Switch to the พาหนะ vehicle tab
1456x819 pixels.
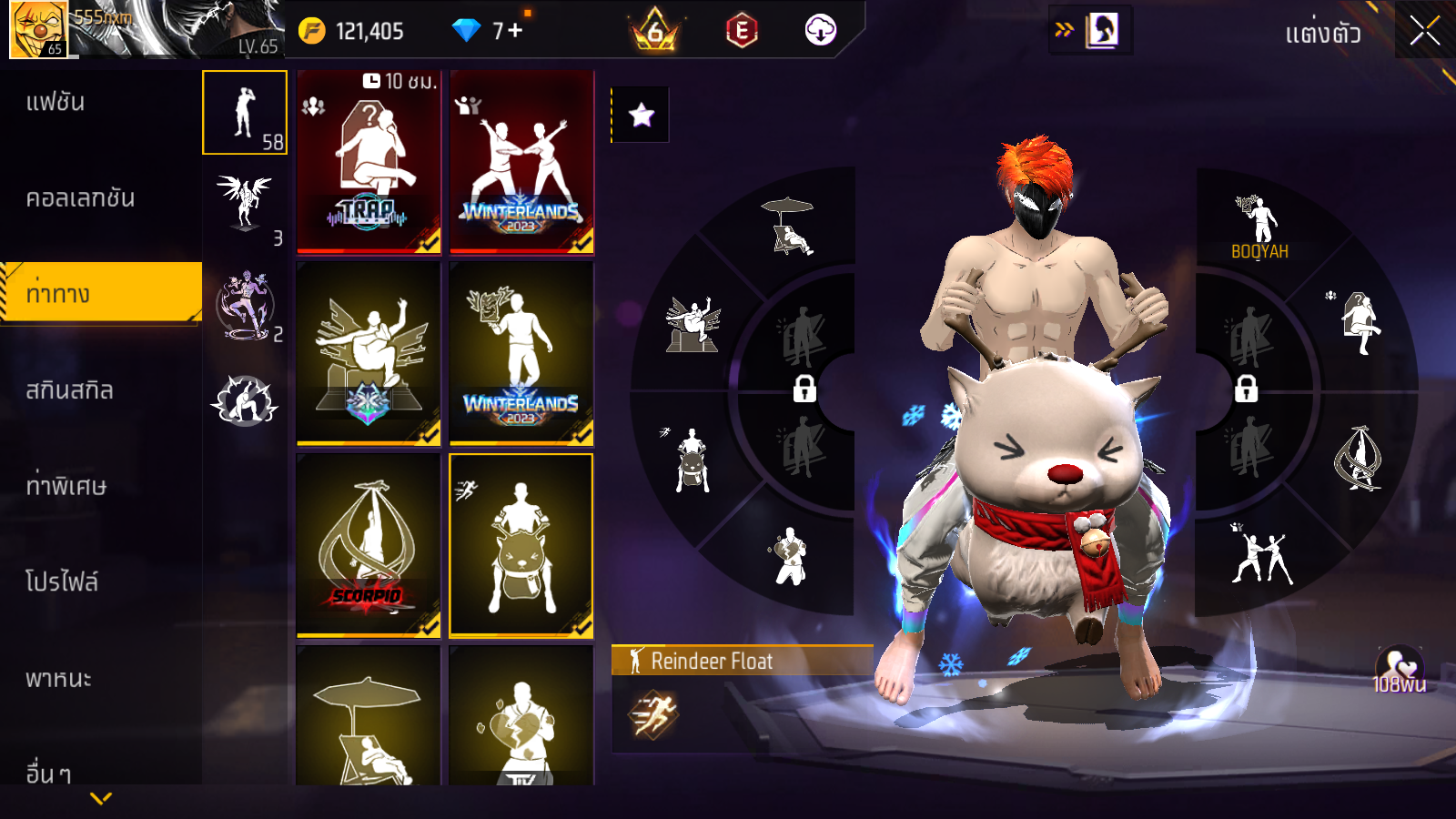(58, 679)
